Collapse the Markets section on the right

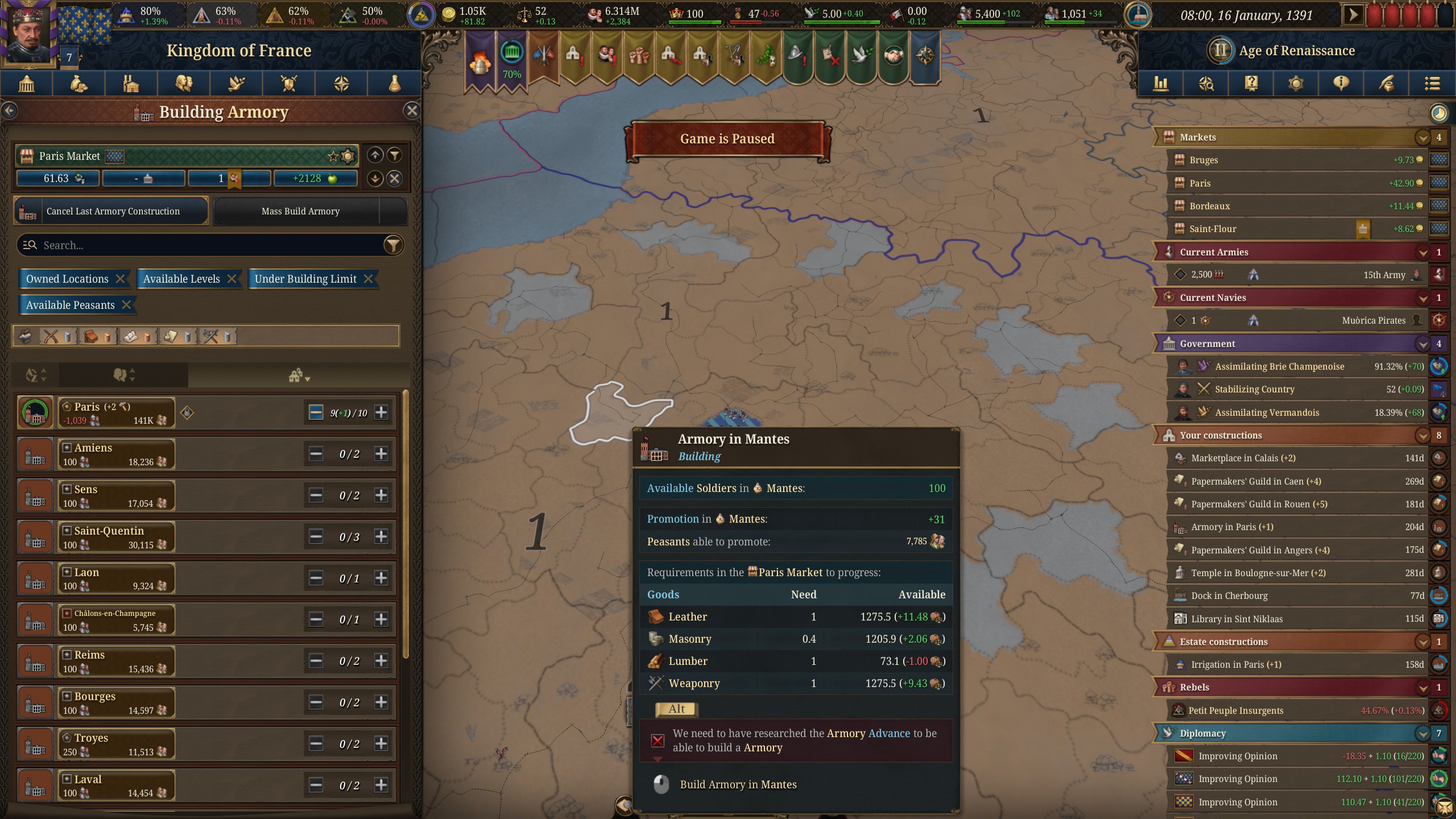click(1422, 137)
